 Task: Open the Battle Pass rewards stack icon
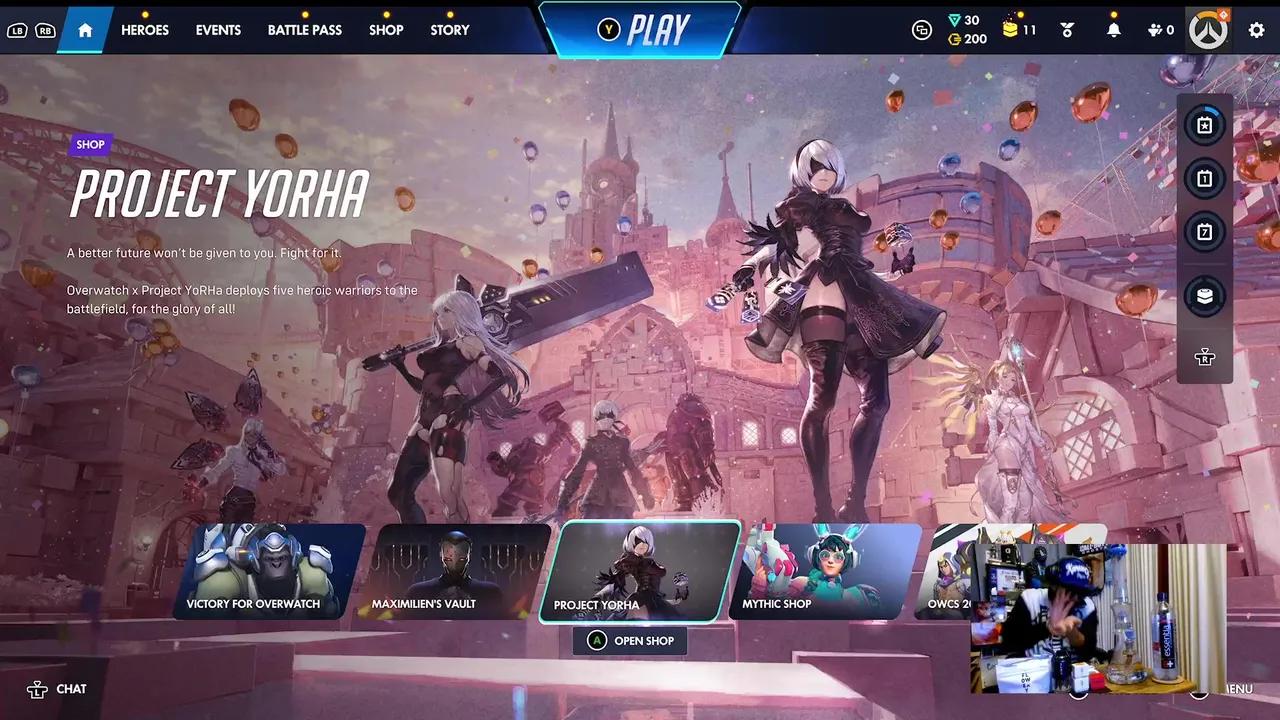point(1205,296)
